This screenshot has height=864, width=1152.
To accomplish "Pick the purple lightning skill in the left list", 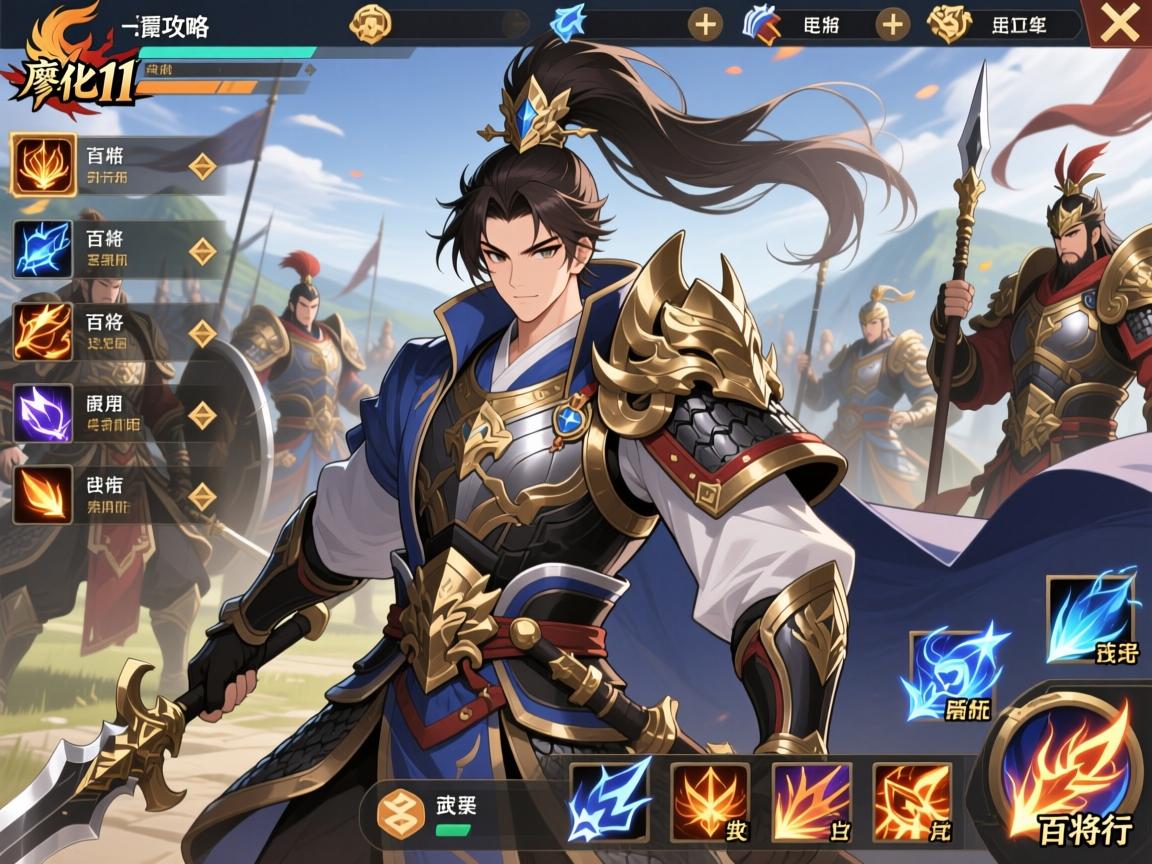I will (43, 414).
